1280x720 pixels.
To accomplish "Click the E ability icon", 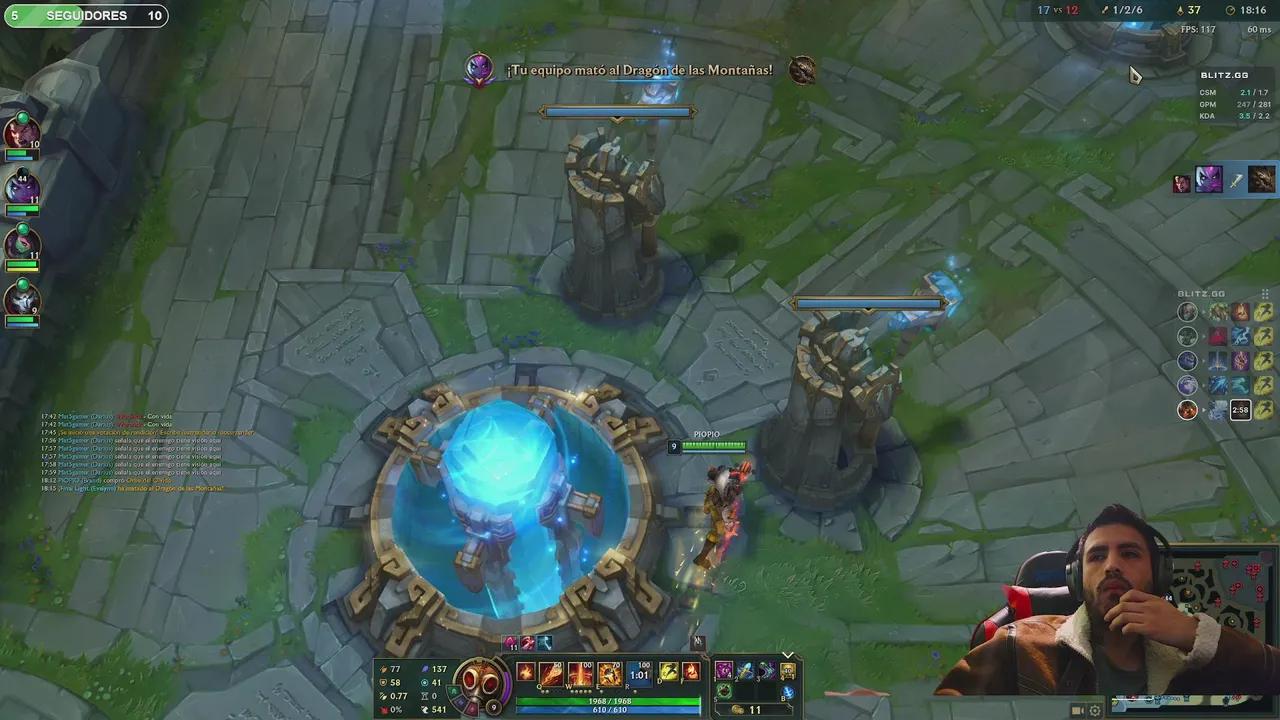I will click(610, 673).
